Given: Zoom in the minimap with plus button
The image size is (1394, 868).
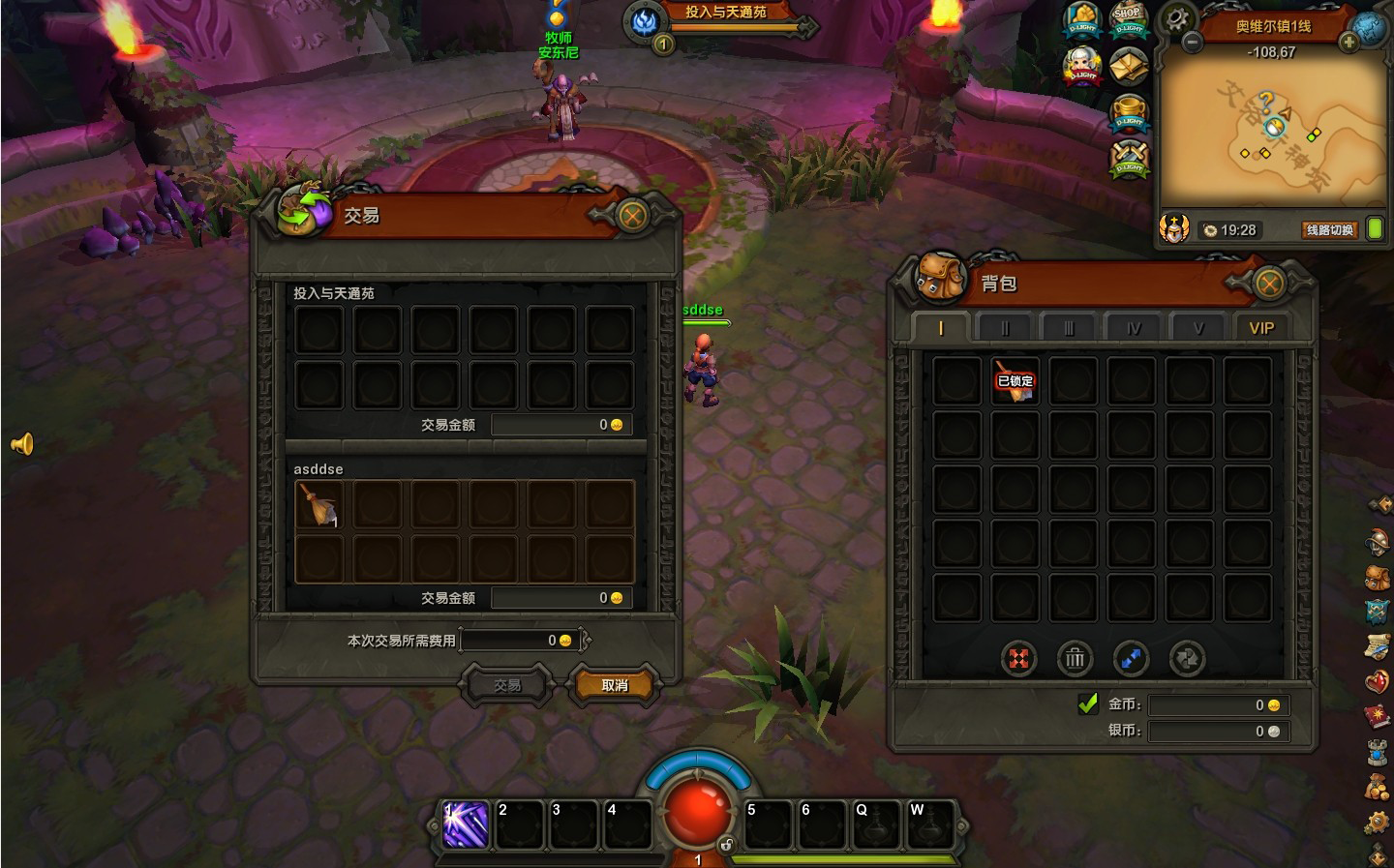Looking at the screenshot, I should pos(1349,43).
